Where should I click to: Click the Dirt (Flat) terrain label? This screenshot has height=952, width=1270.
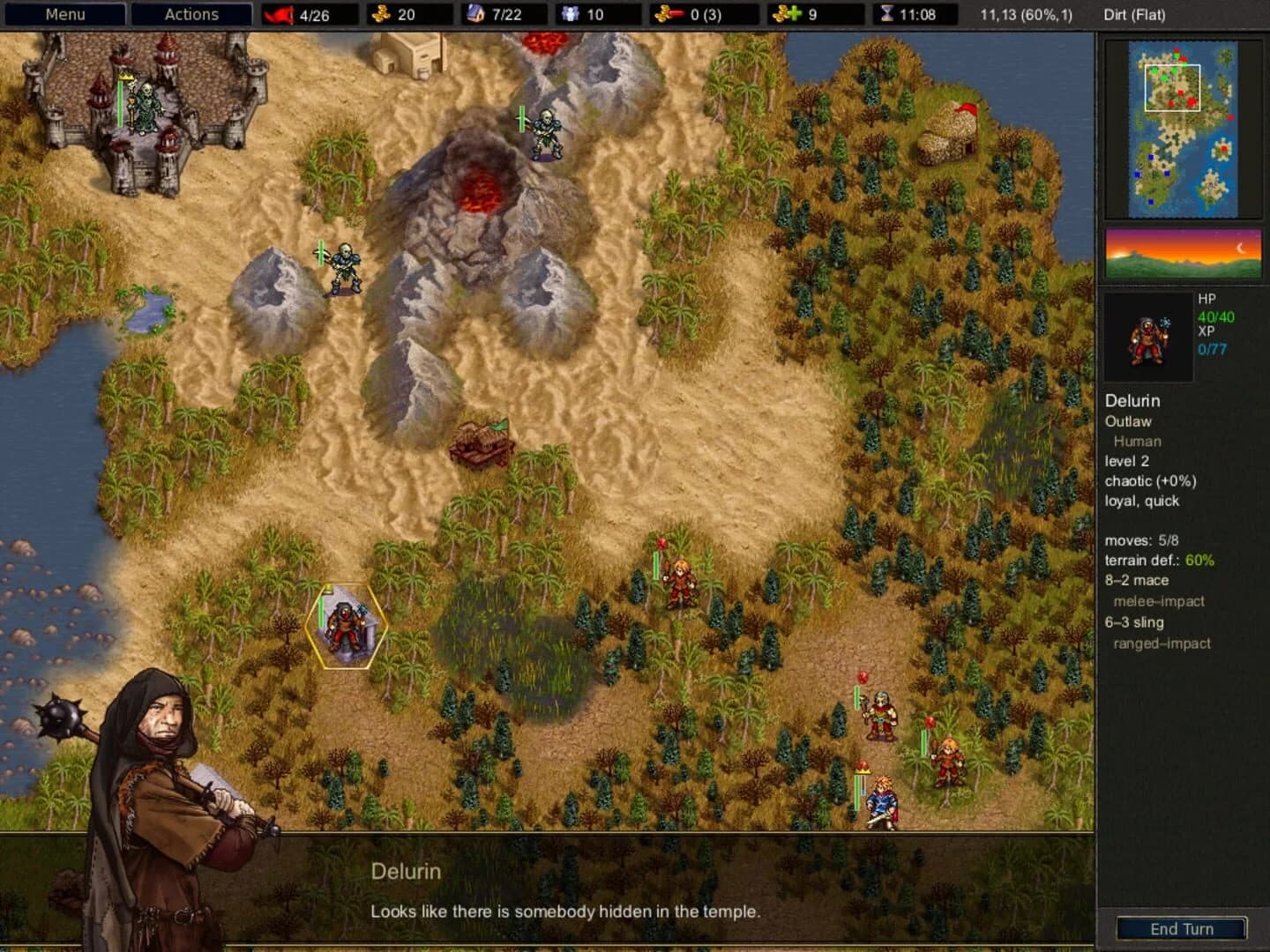pos(1133,15)
